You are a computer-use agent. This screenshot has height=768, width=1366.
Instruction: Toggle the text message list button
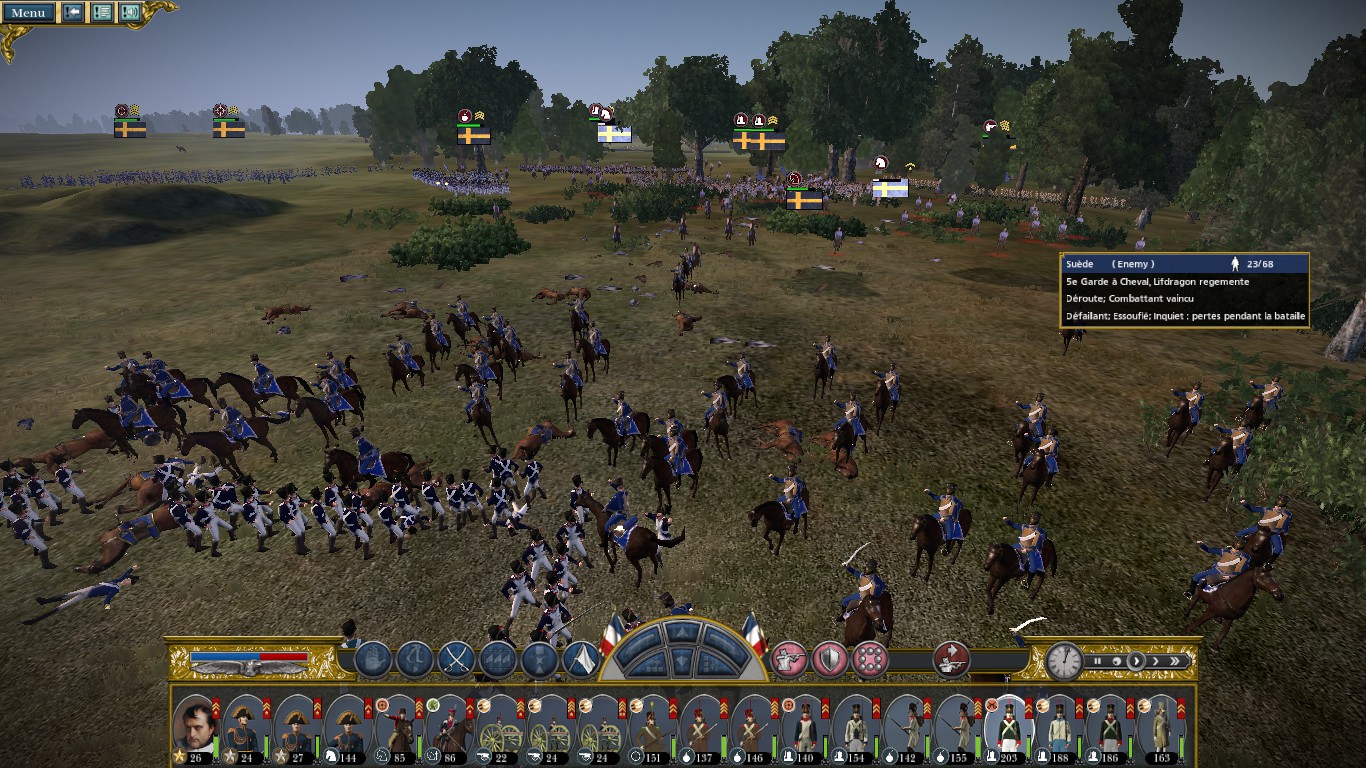102,13
